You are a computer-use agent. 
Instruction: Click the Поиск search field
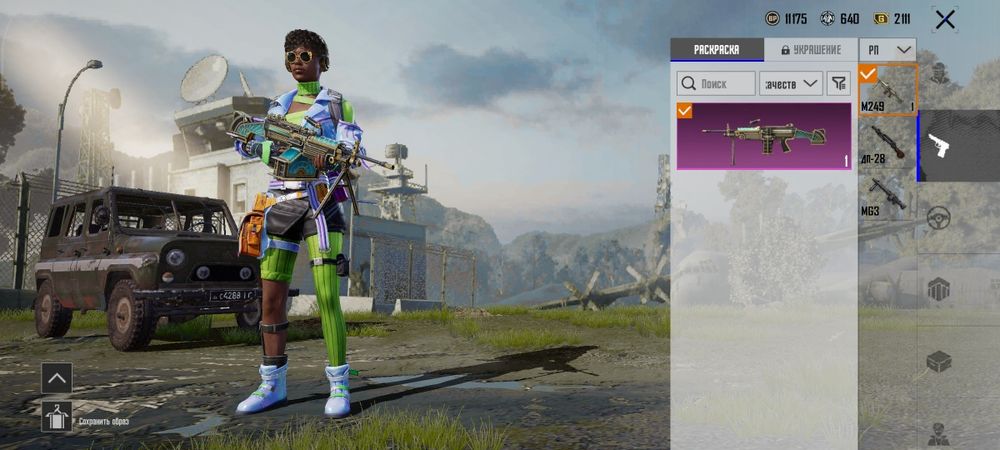coord(716,84)
